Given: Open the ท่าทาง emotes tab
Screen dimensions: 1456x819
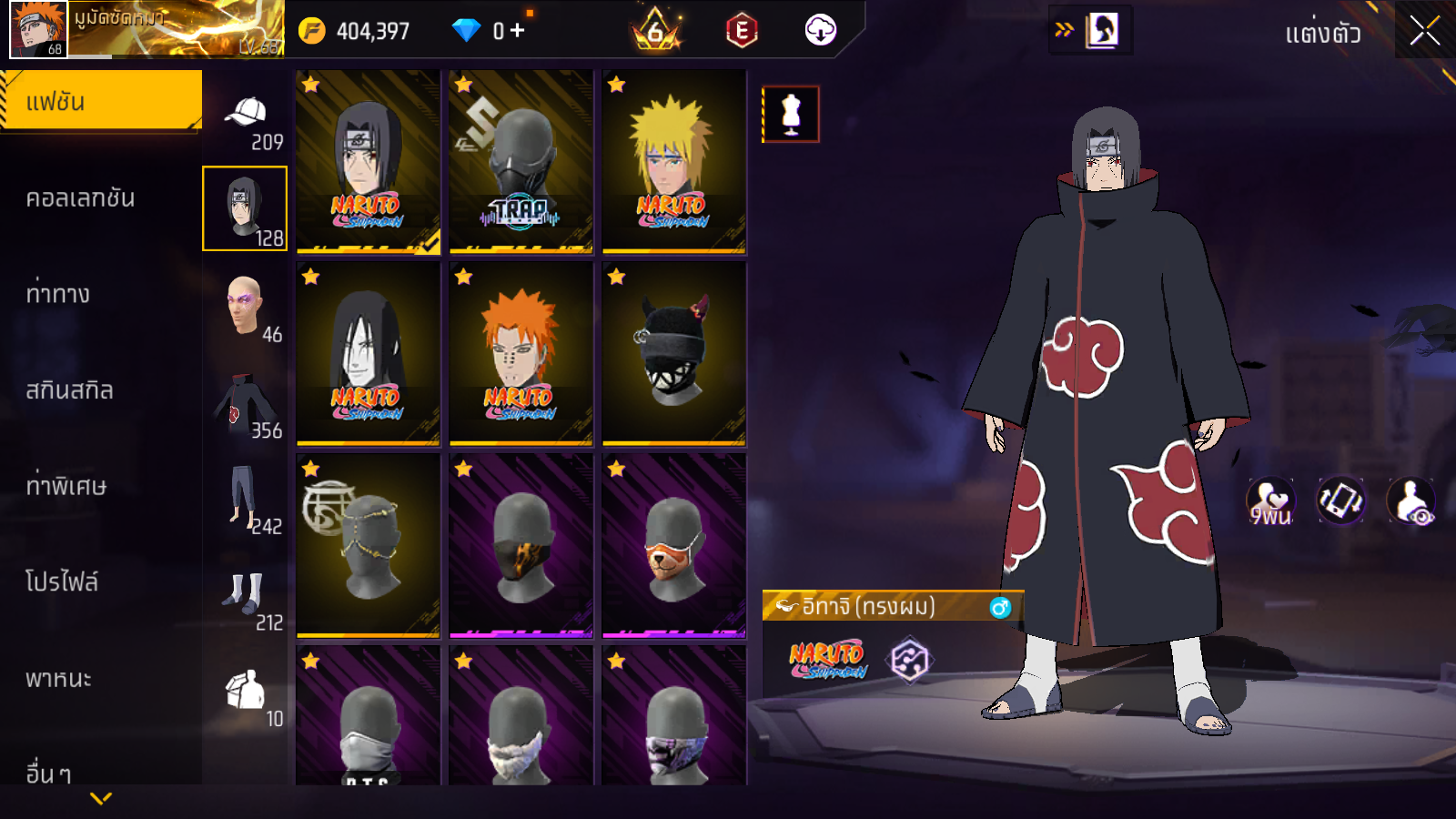Looking at the screenshot, I should [x=57, y=294].
